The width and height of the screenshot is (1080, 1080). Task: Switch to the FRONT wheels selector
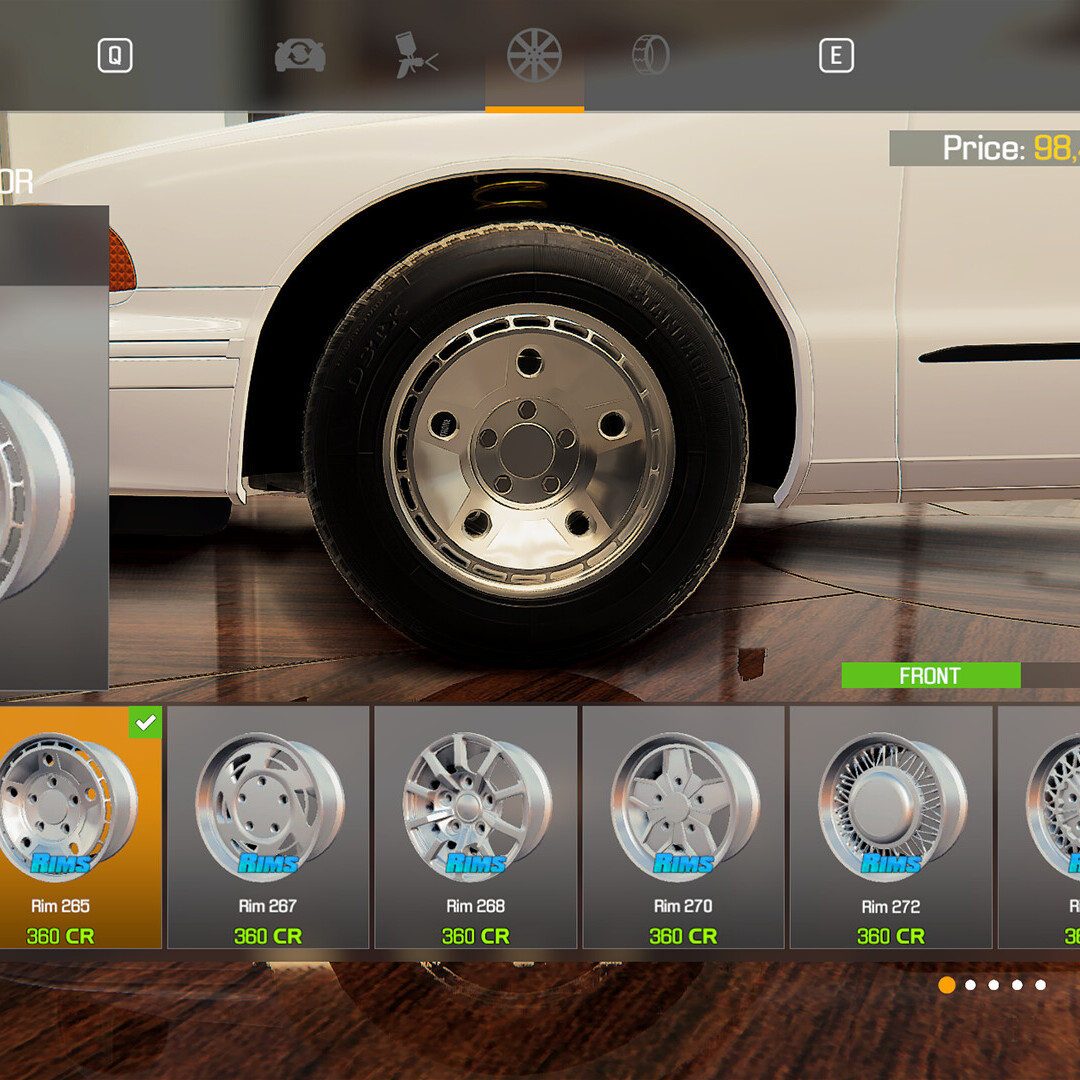click(x=930, y=676)
